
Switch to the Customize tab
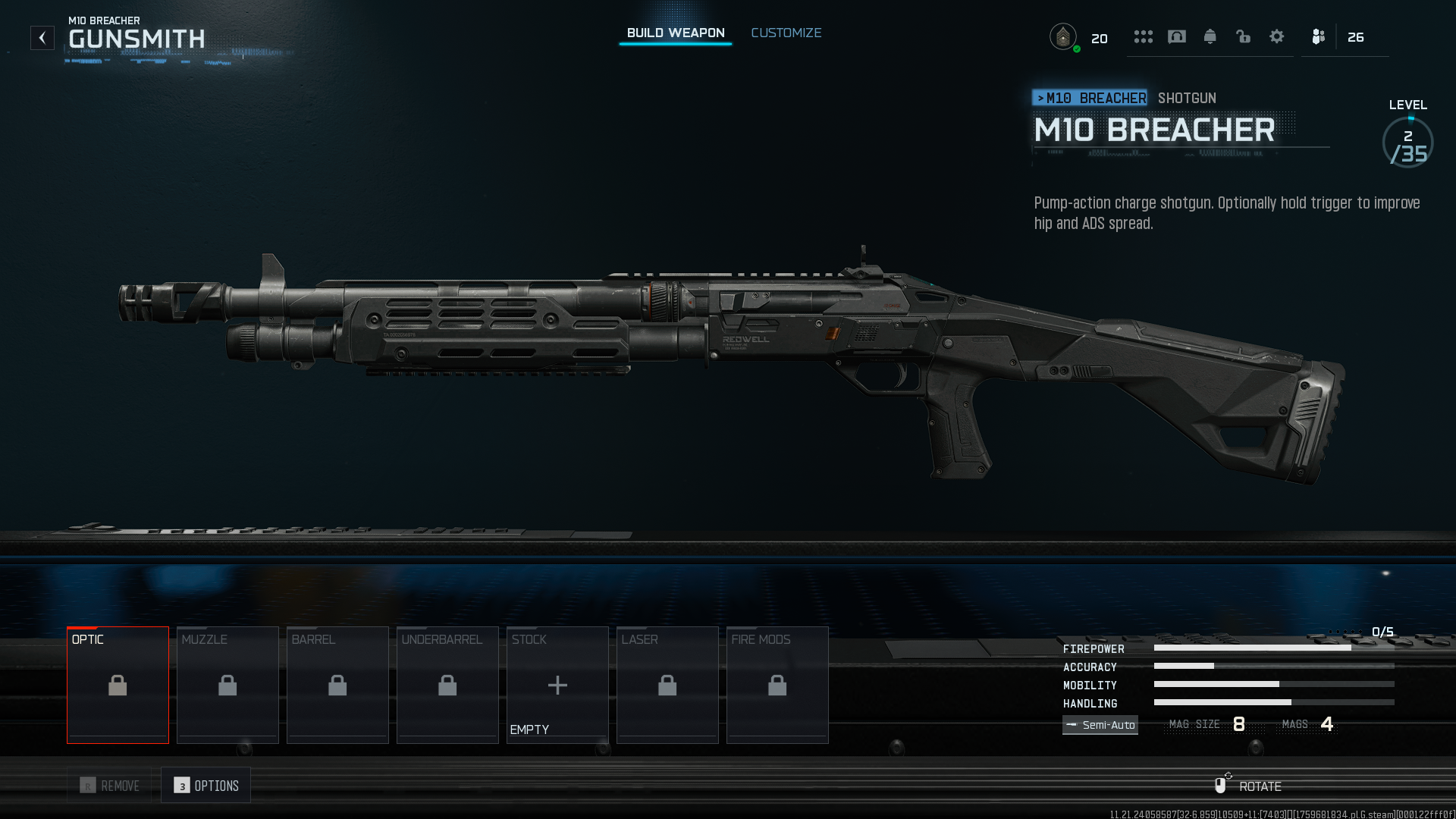click(786, 33)
